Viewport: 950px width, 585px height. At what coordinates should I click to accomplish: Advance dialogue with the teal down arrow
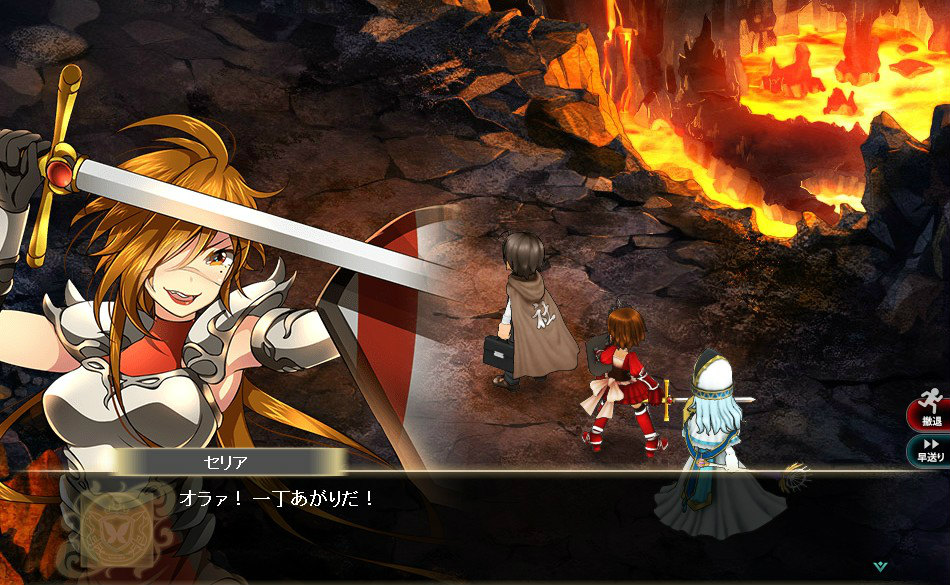[879, 566]
